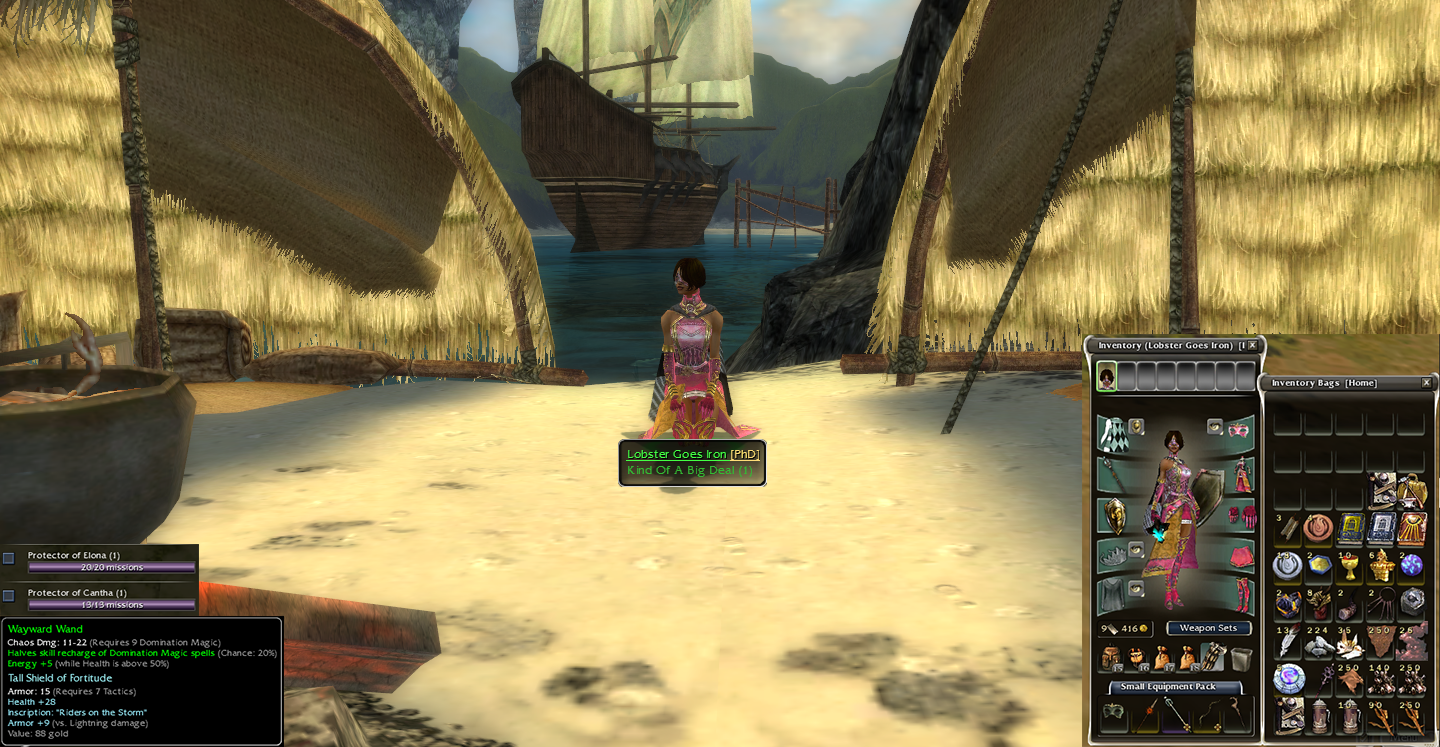The width and height of the screenshot is (1440, 747).
Task: Select the pink skirt leggings slot
Action: pos(1241,554)
